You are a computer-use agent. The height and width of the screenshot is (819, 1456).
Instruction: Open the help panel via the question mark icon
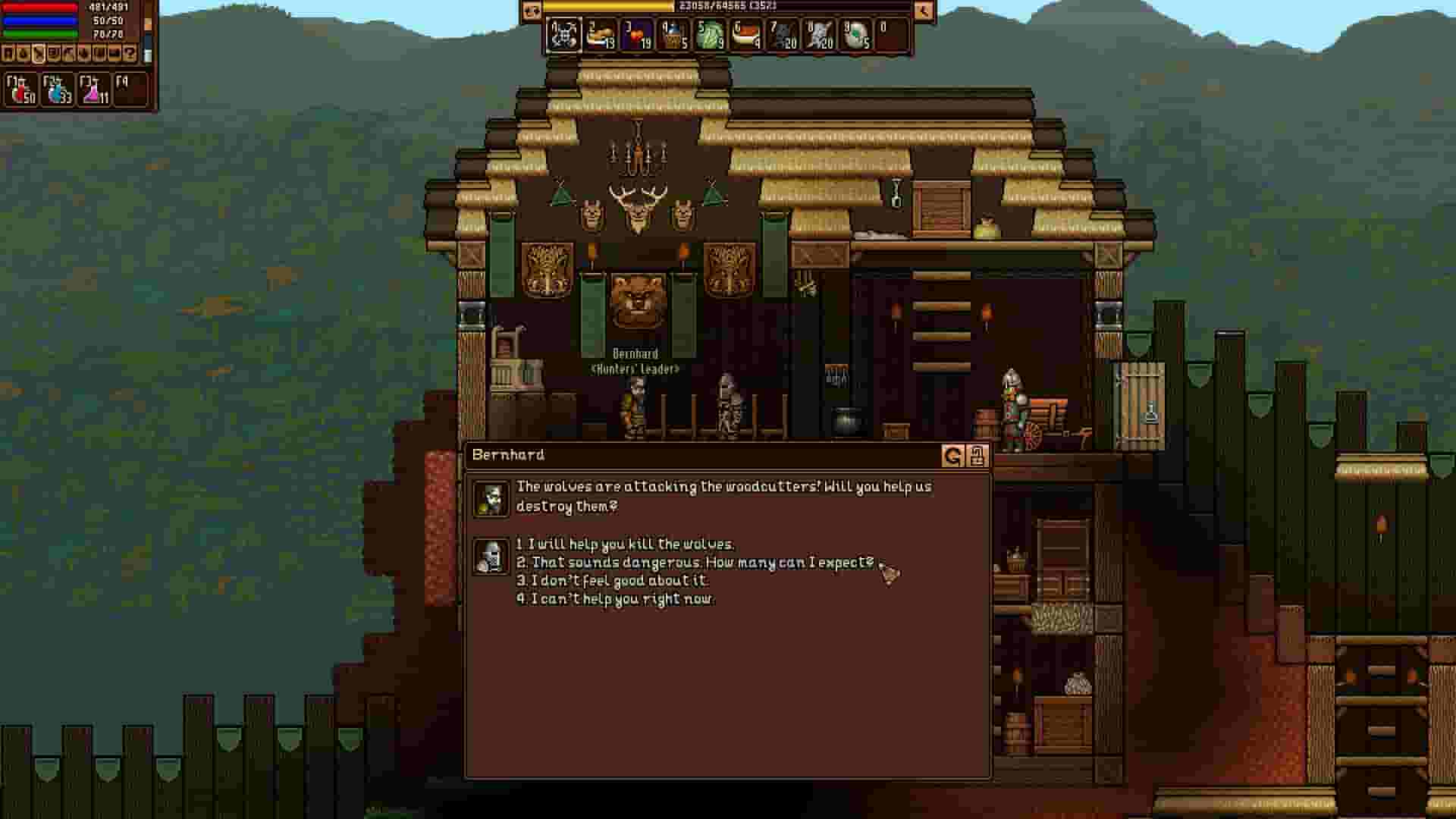(x=130, y=53)
